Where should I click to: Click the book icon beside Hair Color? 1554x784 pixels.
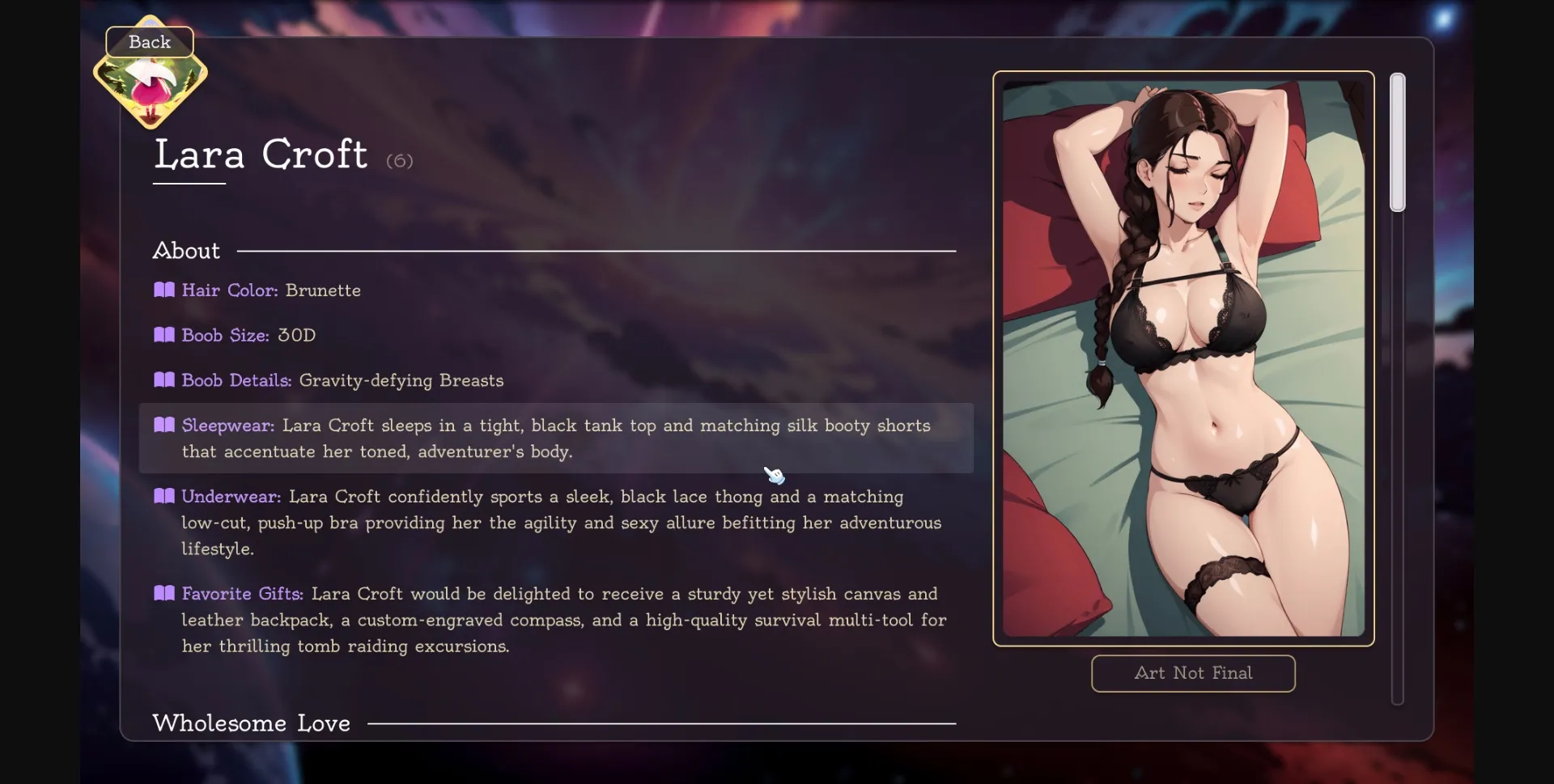[x=164, y=290]
